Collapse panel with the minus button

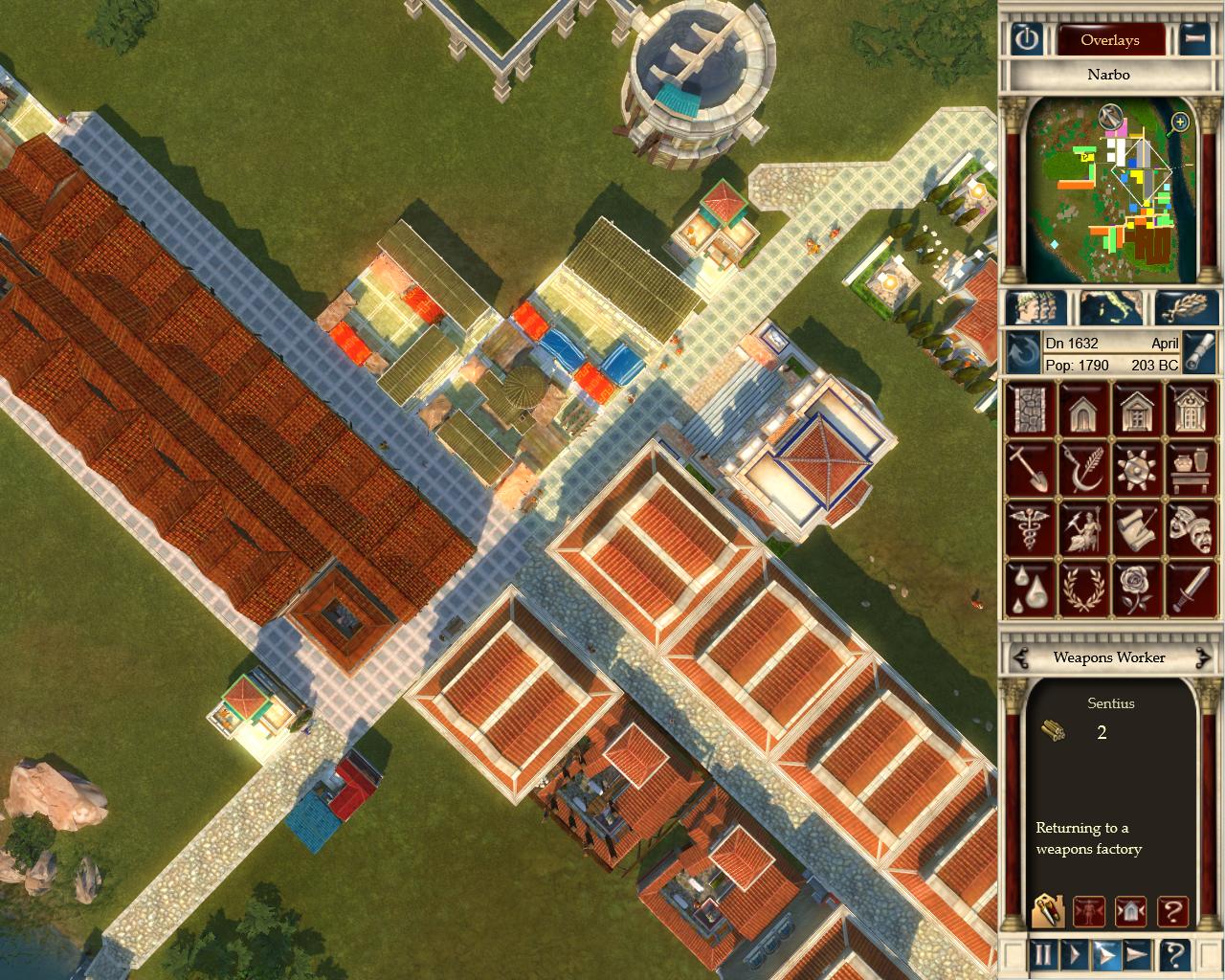(1192, 39)
